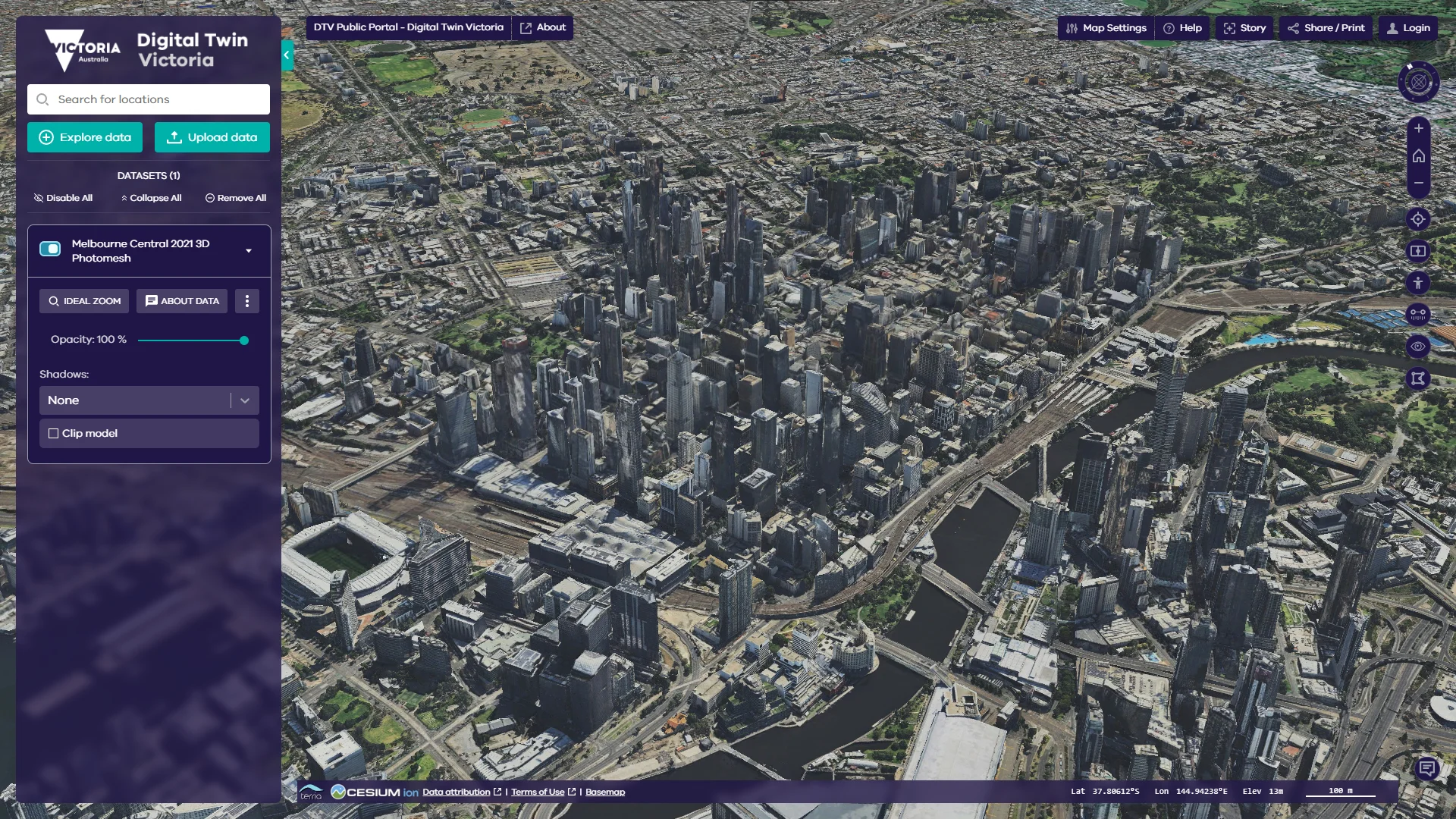
Task: Click the compass to reset map orientation
Action: [1418, 82]
